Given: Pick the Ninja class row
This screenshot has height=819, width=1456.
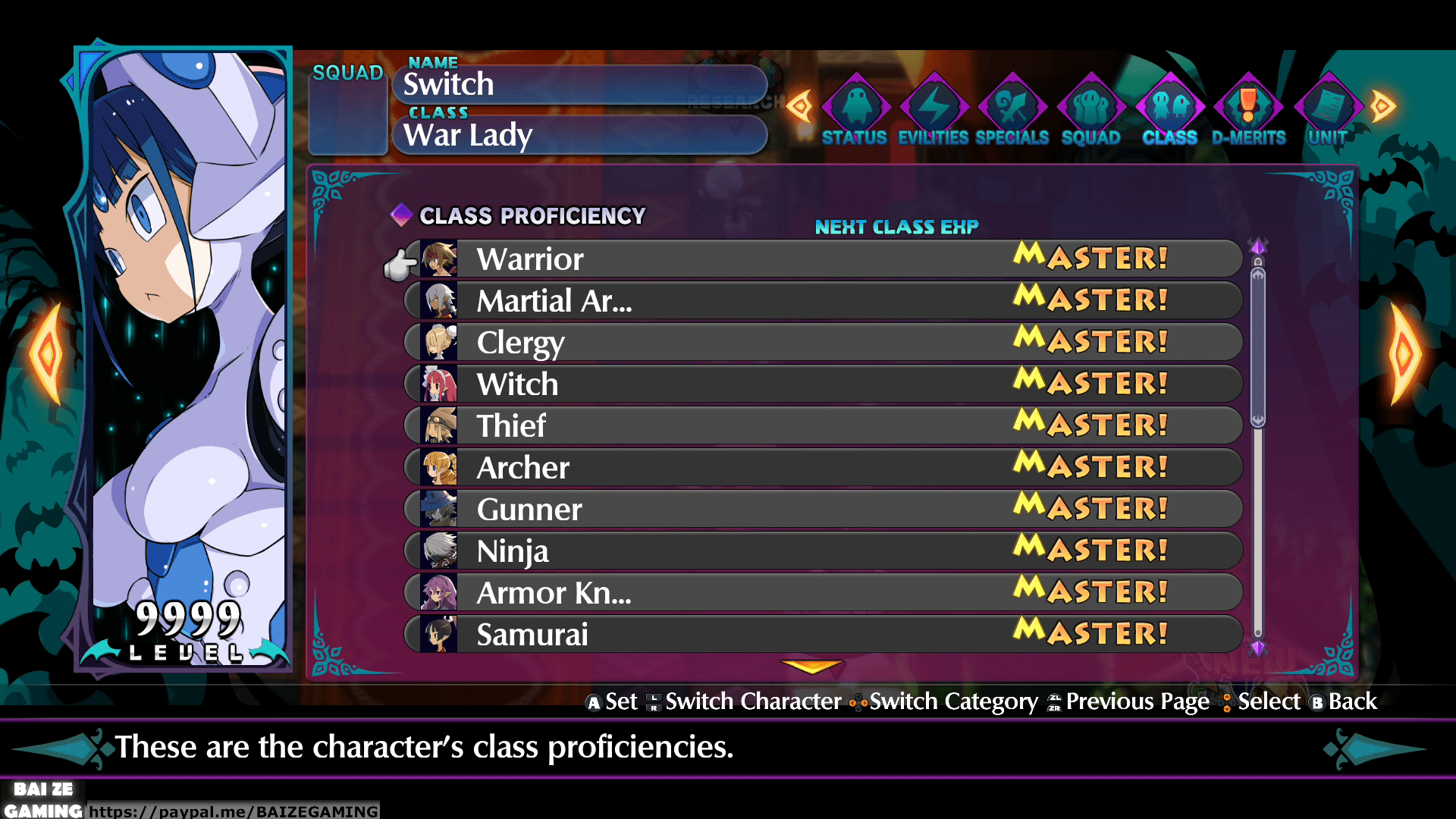Looking at the screenshot, I should click(x=823, y=551).
